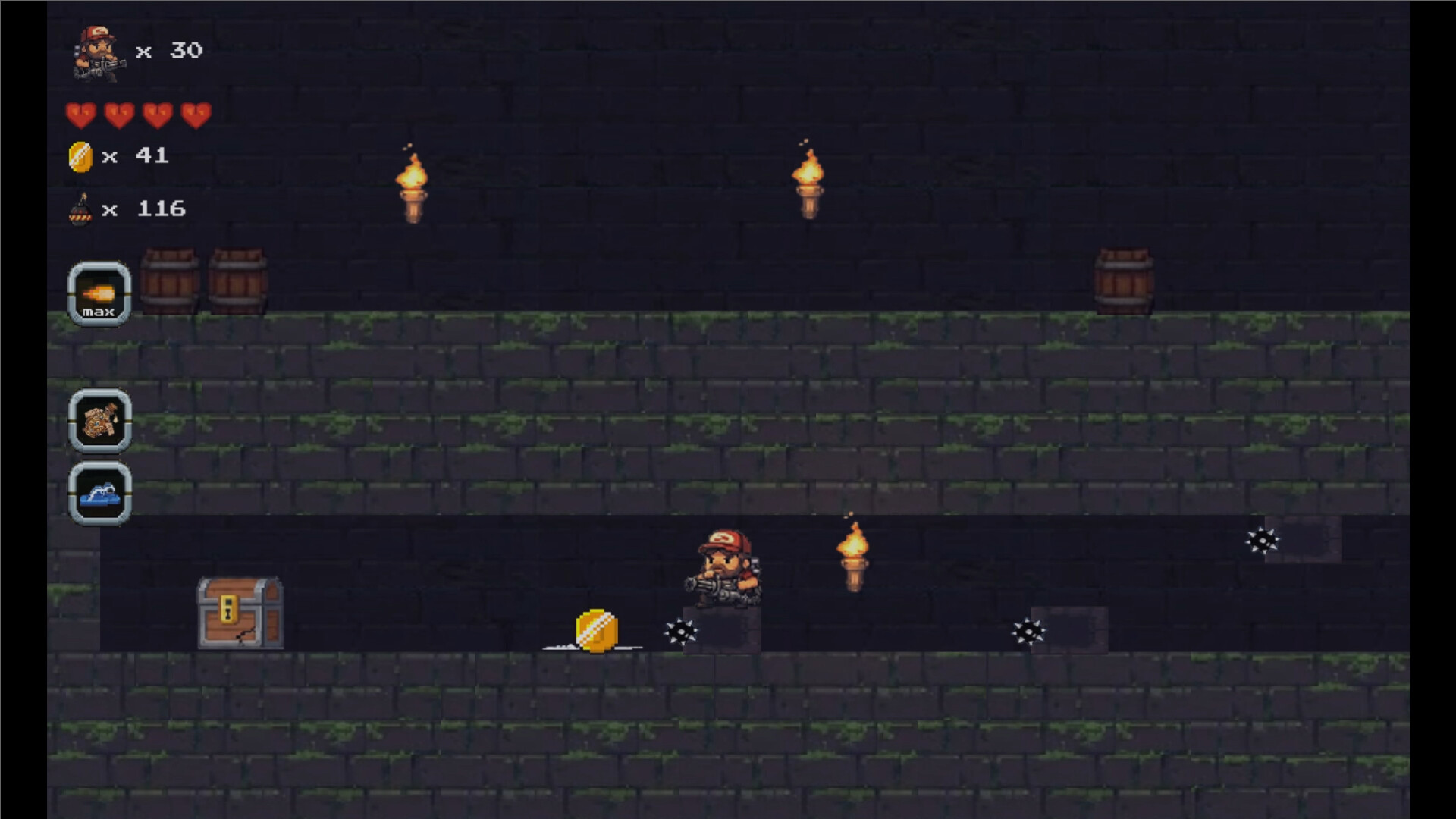Screen dimensions: 1456x819
Task: Select the 'max' bullet power-up icon
Action: click(99, 294)
